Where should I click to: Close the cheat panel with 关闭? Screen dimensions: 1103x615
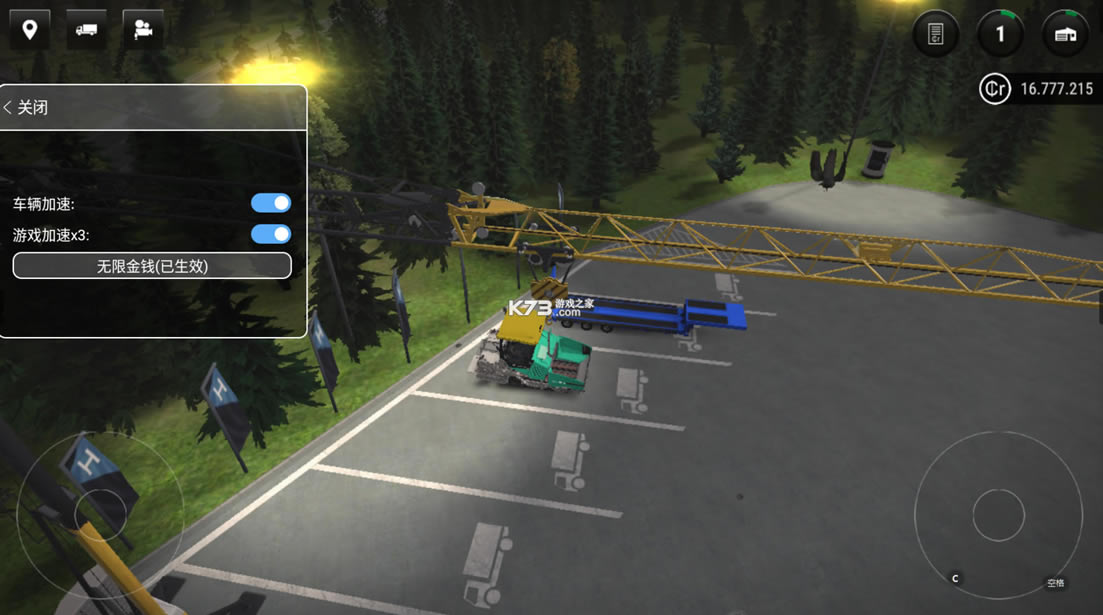tap(27, 107)
